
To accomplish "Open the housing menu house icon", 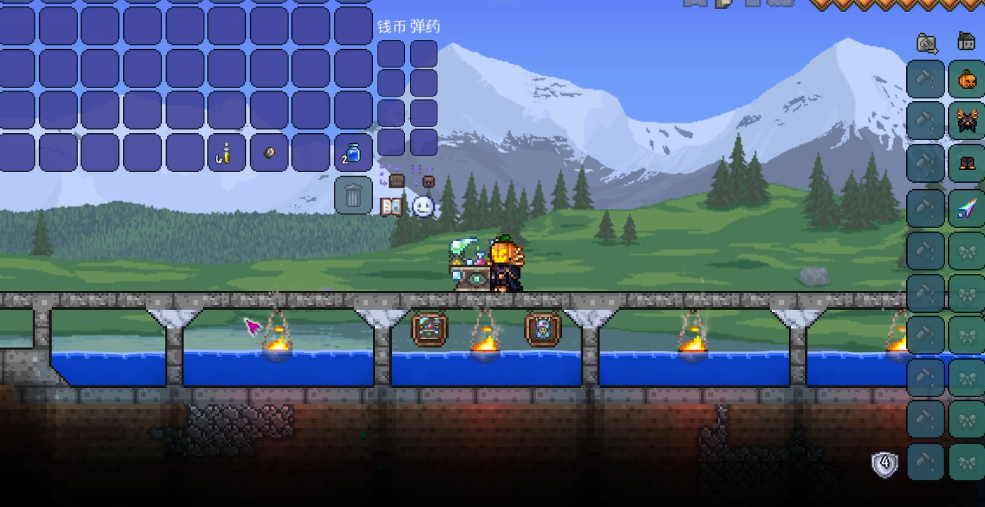I will [x=966, y=42].
